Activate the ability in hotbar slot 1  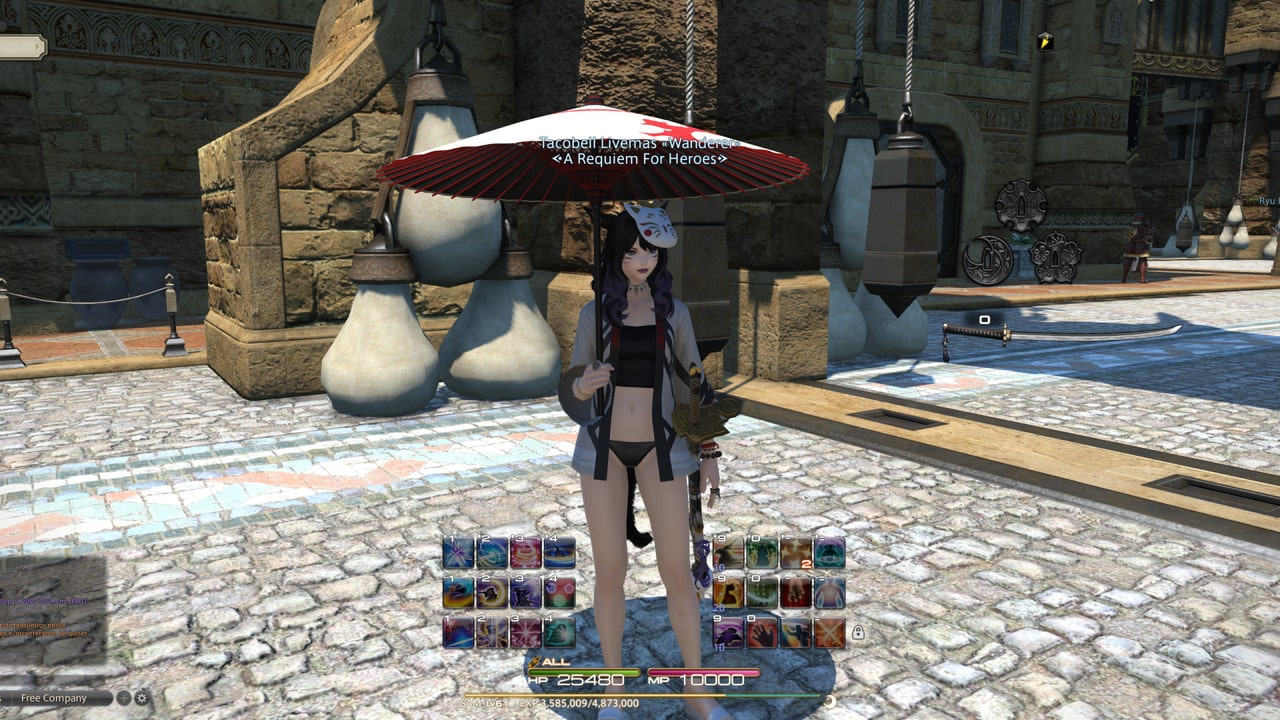457,552
